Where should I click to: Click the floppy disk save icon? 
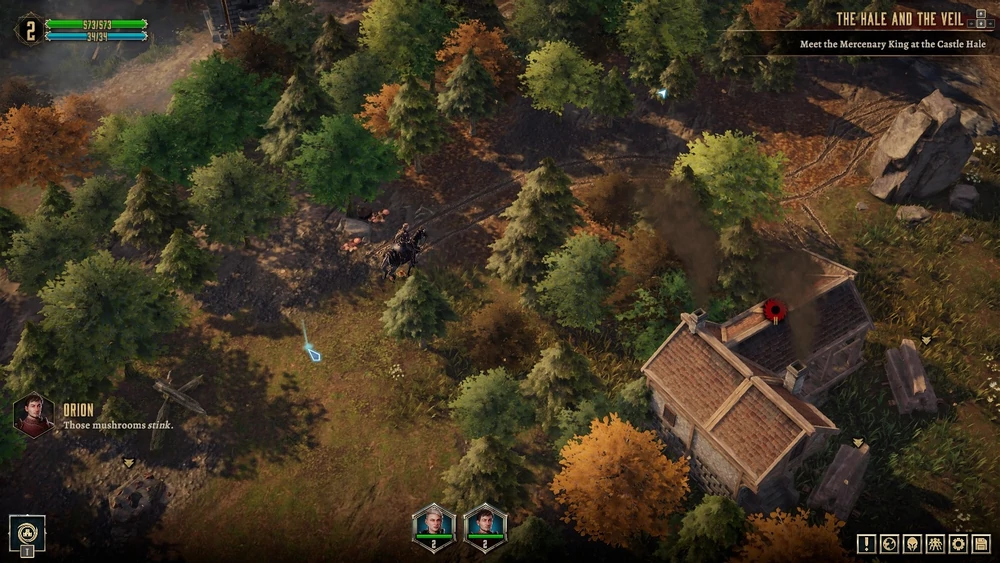click(981, 544)
